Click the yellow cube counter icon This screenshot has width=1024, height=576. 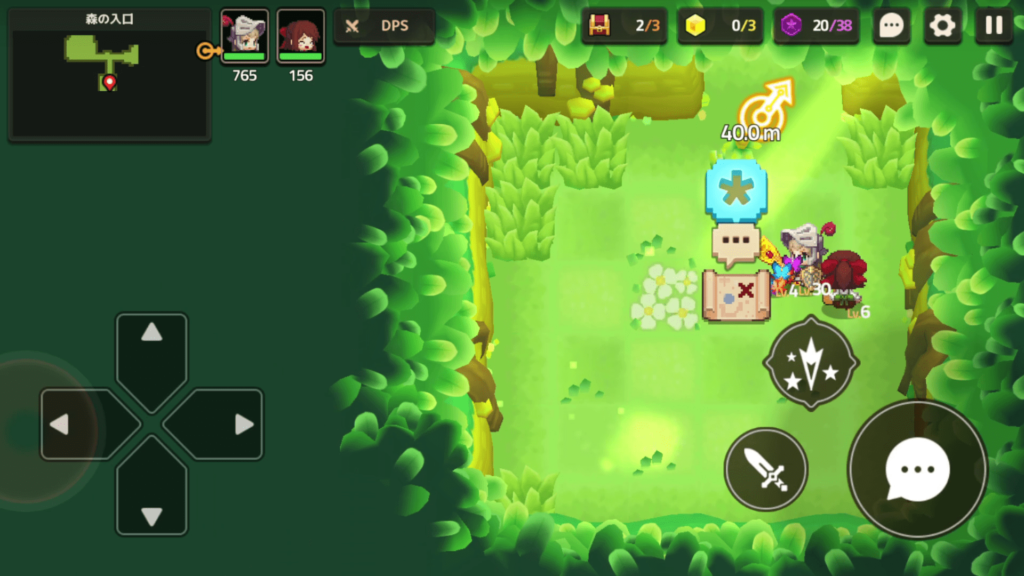tap(696, 26)
